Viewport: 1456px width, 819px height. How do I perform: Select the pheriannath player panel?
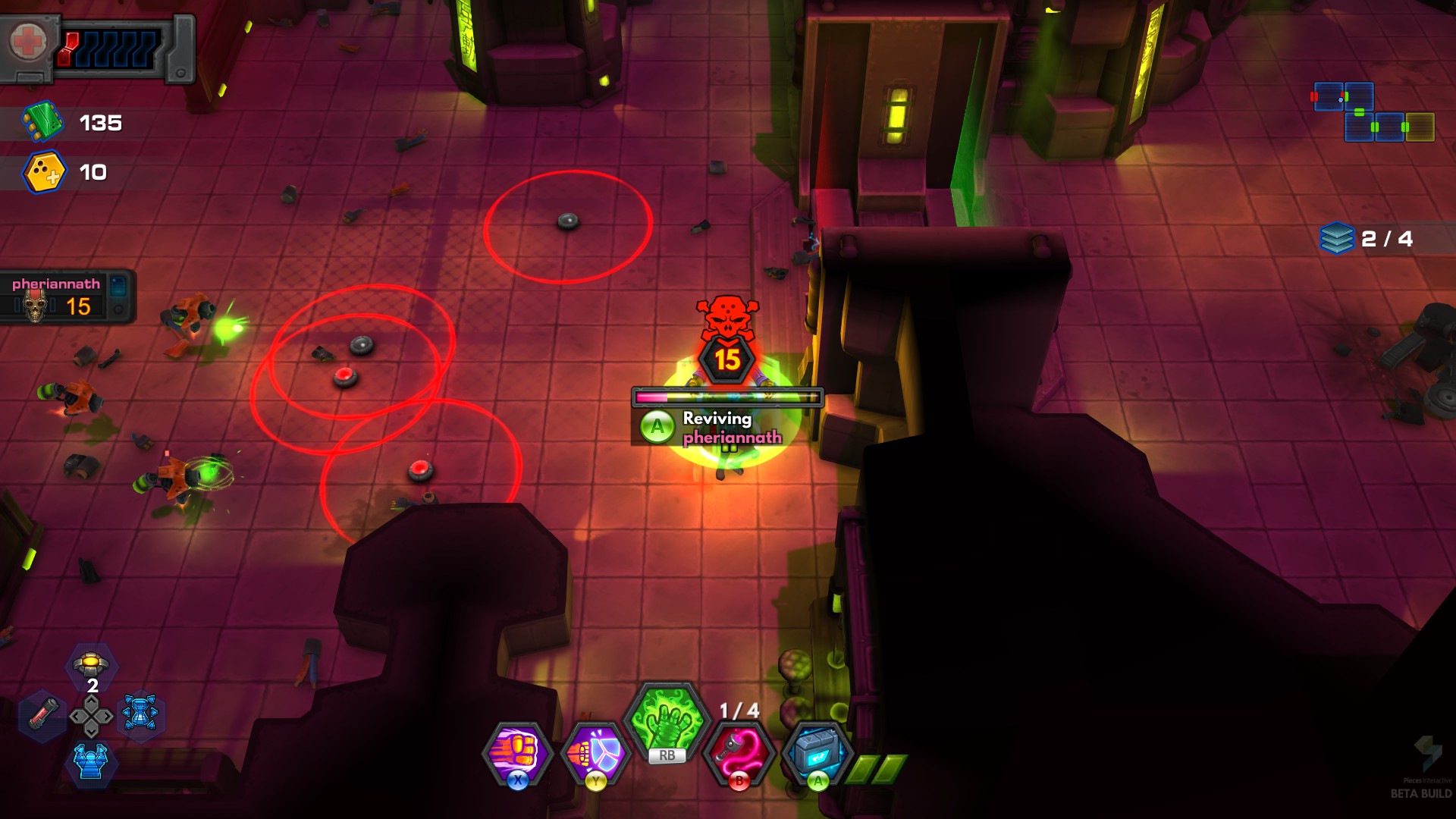point(67,297)
